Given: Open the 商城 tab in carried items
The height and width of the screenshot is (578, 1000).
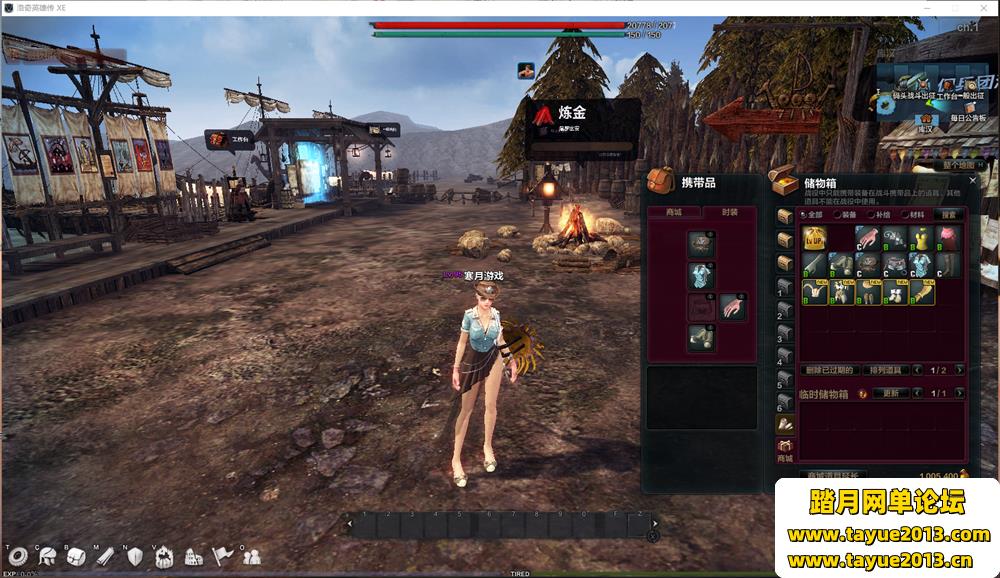Looking at the screenshot, I should coord(672,212).
